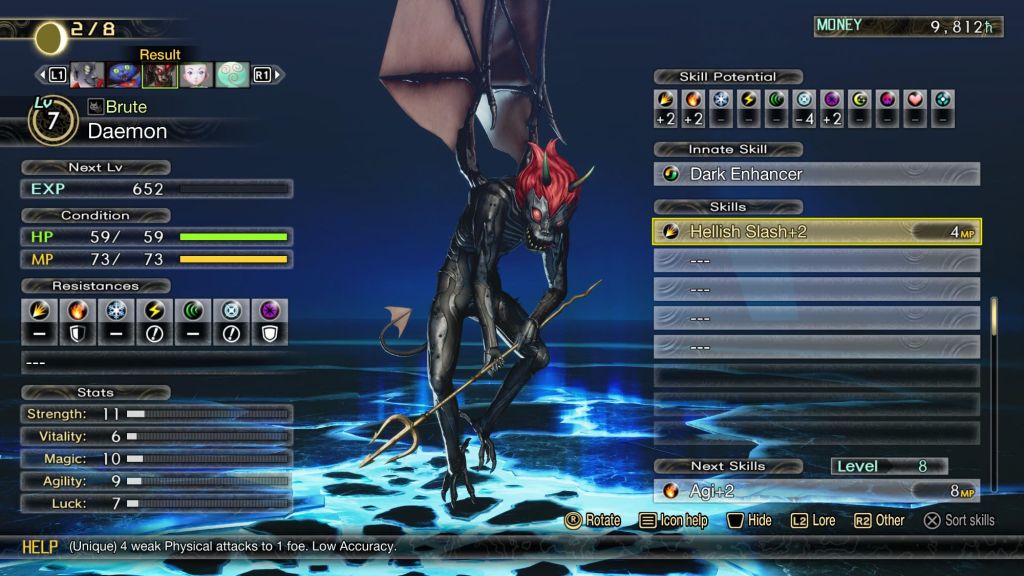Select the green swirl demon portrait
Screen dimensions: 1024x576
point(232,75)
